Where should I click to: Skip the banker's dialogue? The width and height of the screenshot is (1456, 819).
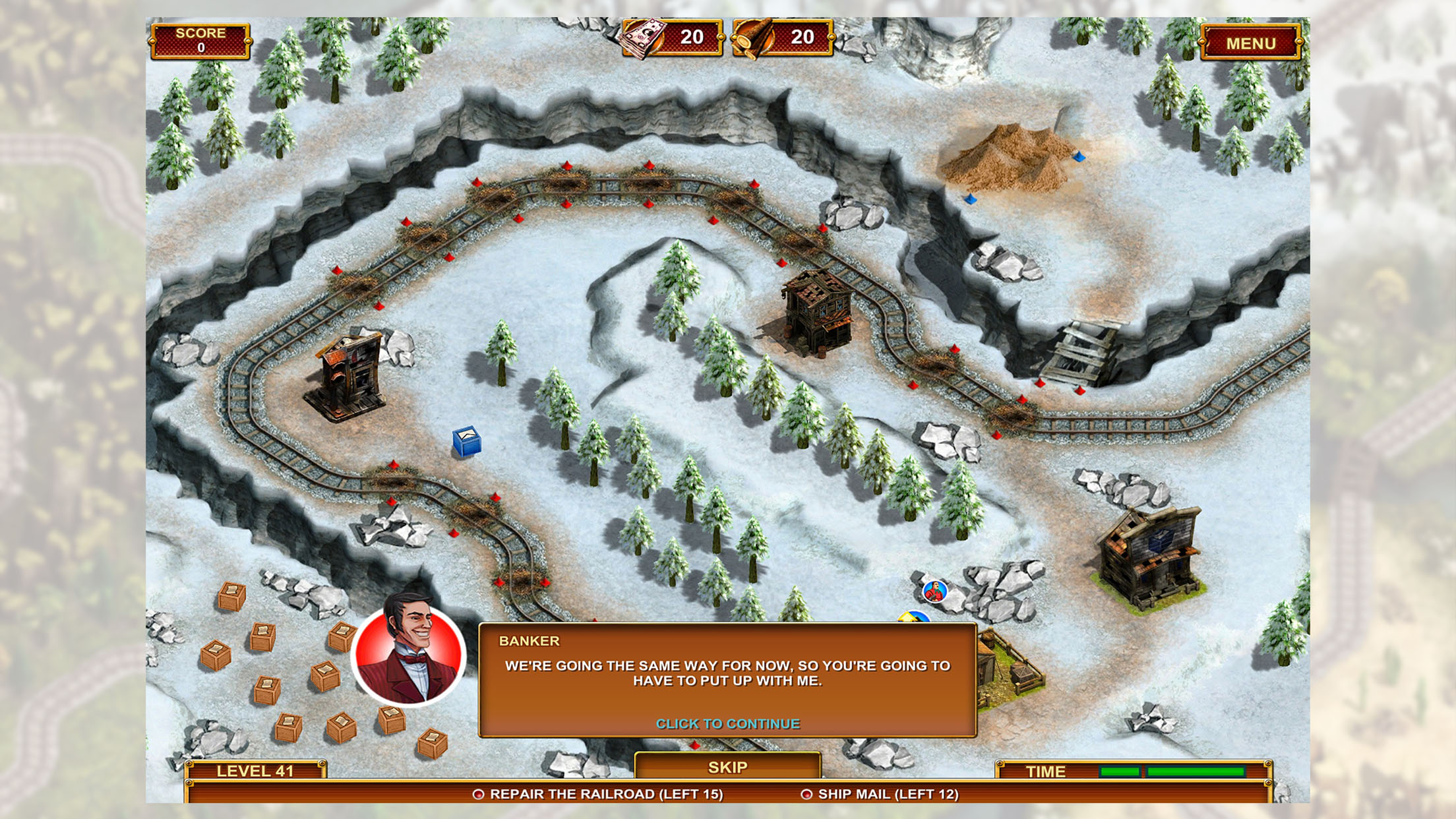(727, 767)
